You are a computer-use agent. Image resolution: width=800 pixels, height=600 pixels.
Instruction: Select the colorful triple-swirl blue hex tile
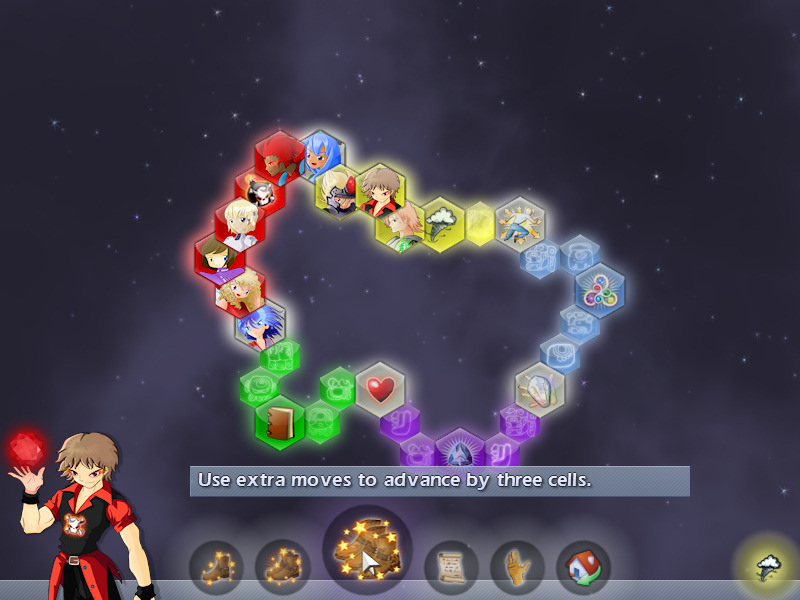pos(600,290)
